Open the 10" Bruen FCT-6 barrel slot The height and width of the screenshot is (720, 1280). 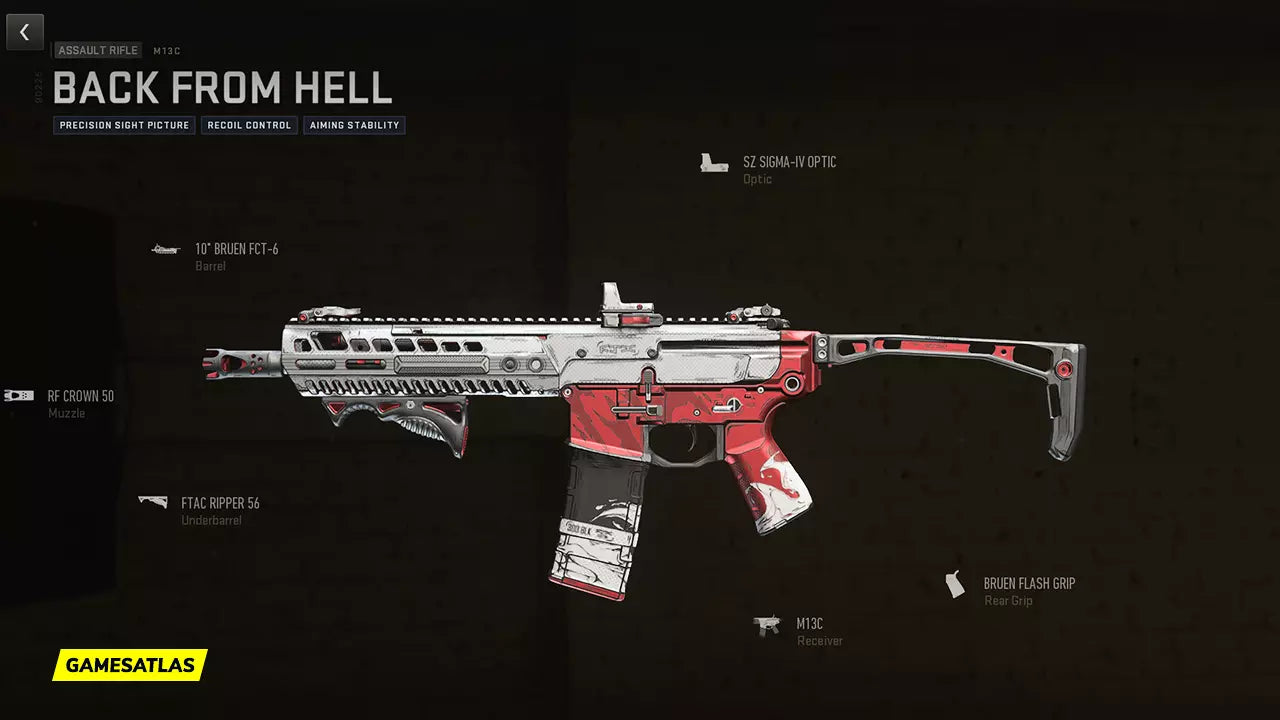[x=236, y=249]
